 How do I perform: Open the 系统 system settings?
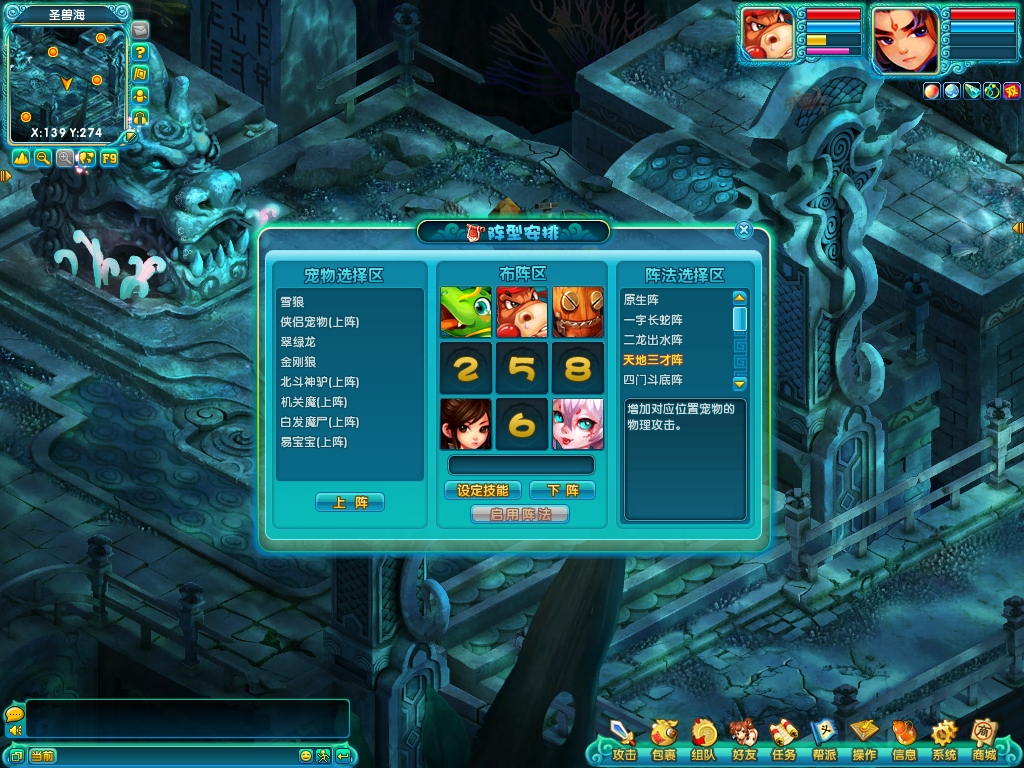944,740
